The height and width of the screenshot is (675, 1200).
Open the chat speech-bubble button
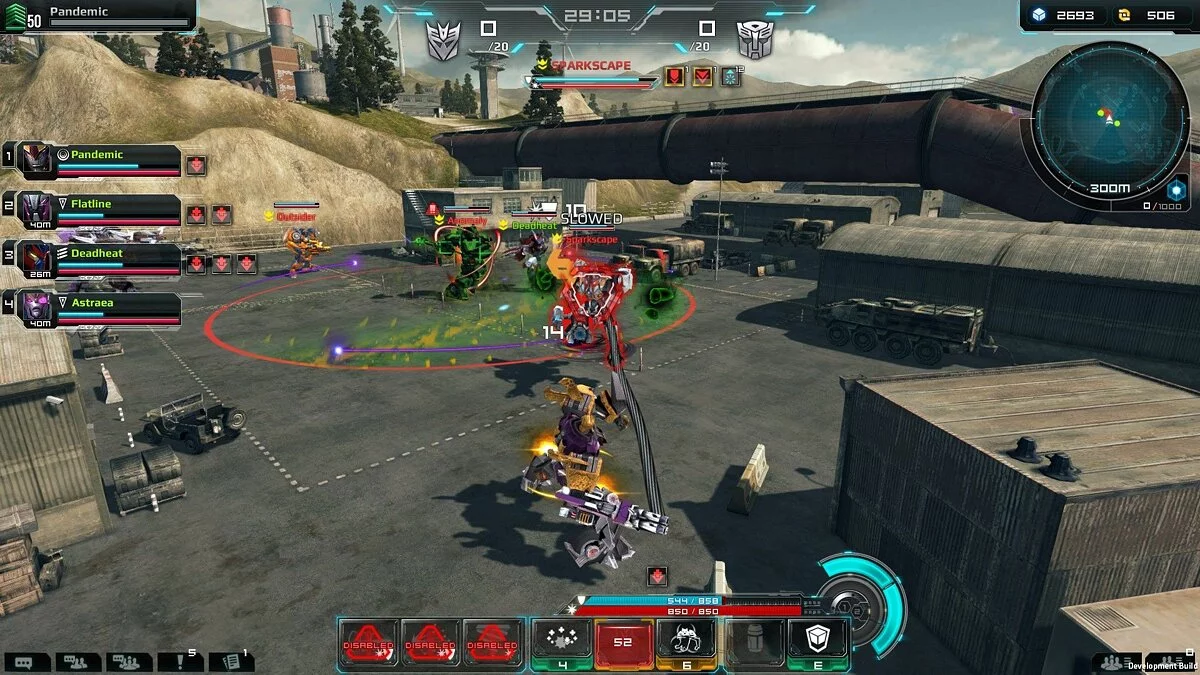[x=26, y=661]
